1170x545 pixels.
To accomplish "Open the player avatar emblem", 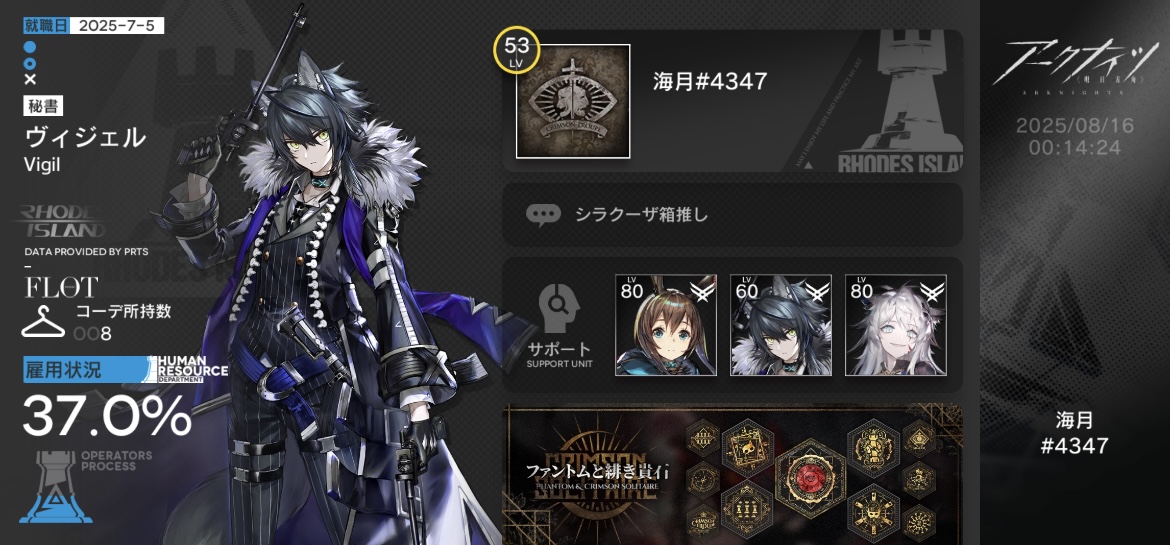I will tap(573, 101).
